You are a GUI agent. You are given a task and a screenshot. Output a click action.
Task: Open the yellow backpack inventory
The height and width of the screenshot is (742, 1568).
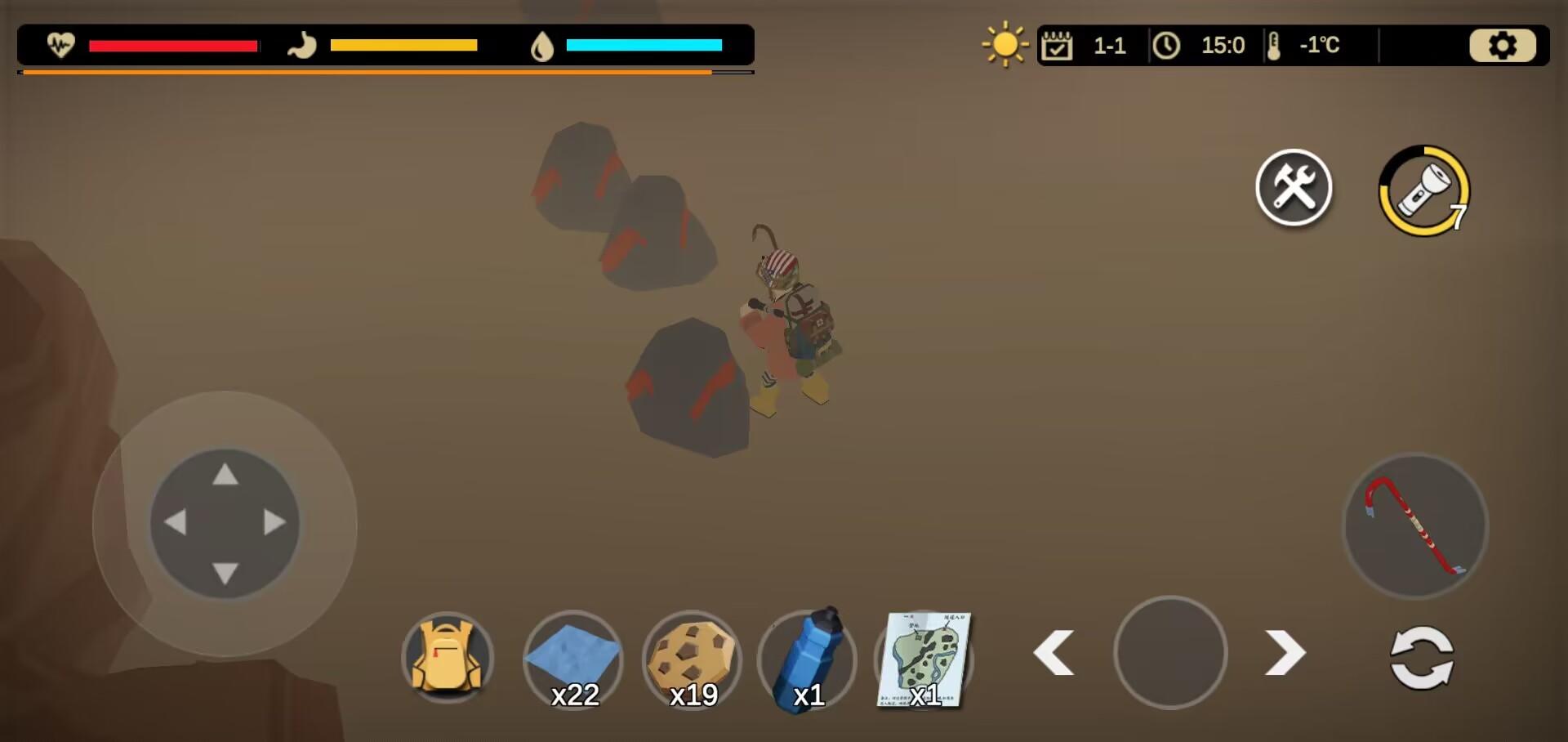(447, 659)
